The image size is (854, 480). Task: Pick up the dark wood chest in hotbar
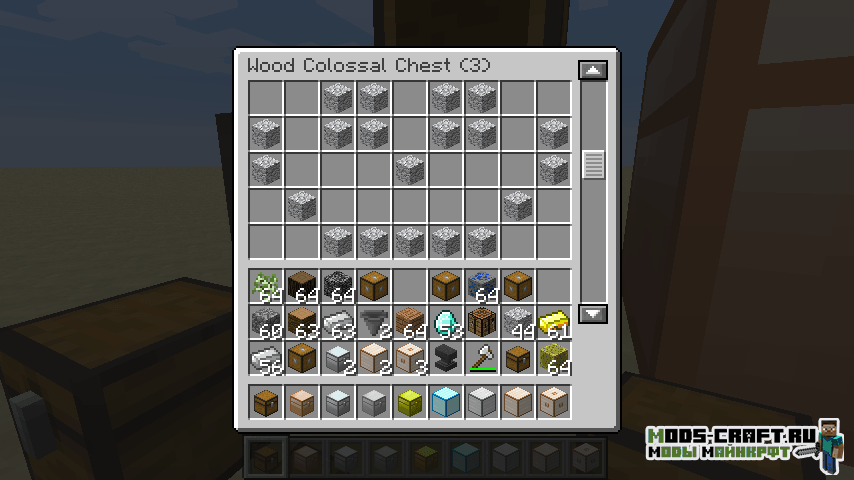coord(266,402)
